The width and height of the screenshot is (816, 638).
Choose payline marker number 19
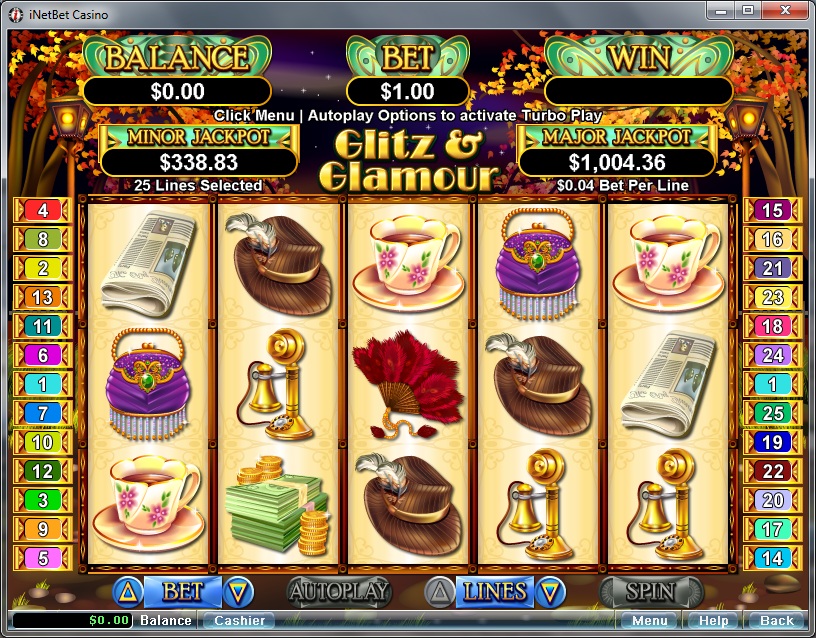coord(773,442)
